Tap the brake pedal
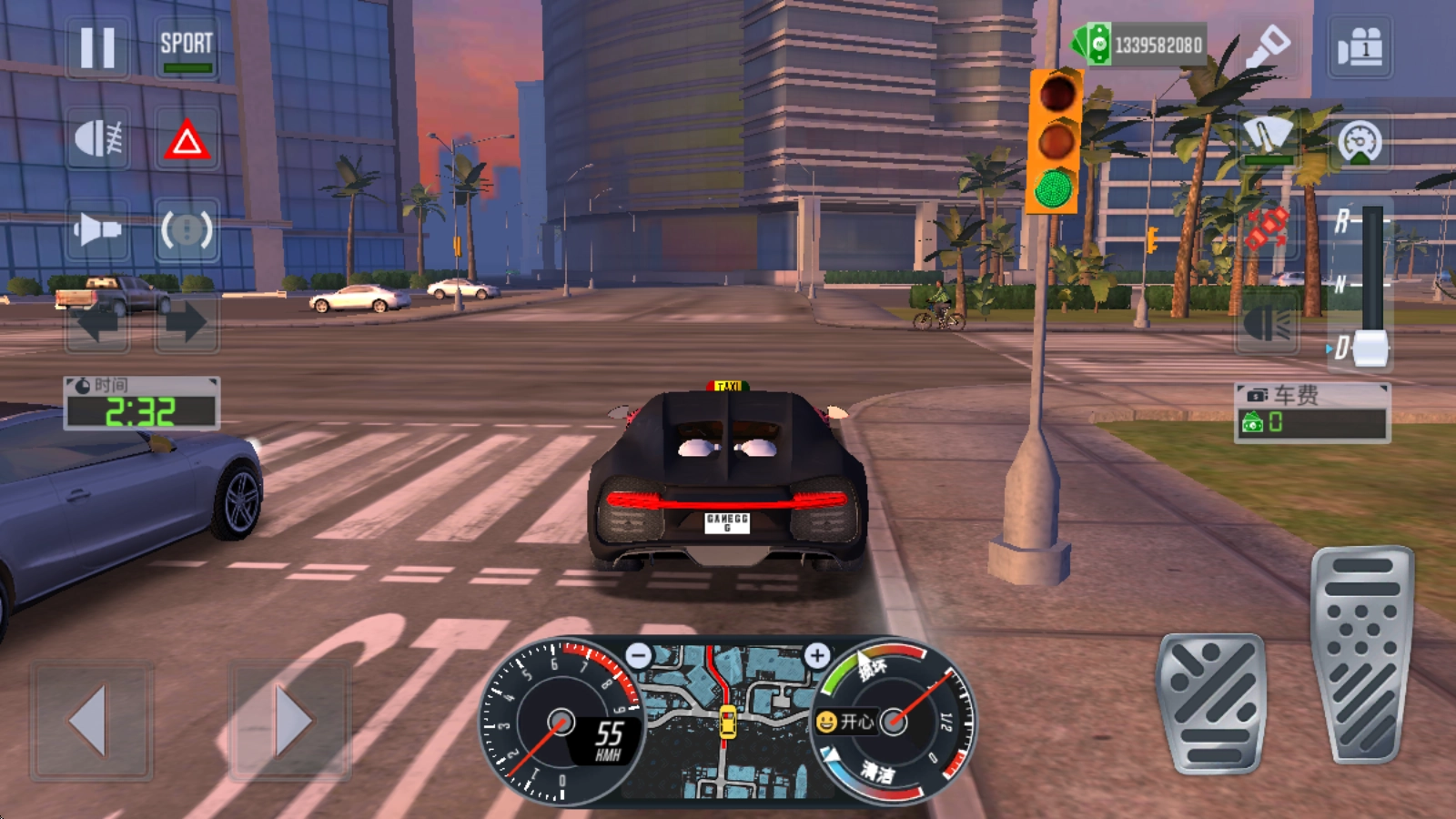The width and height of the screenshot is (1456, 819). tap(1211, 703)
